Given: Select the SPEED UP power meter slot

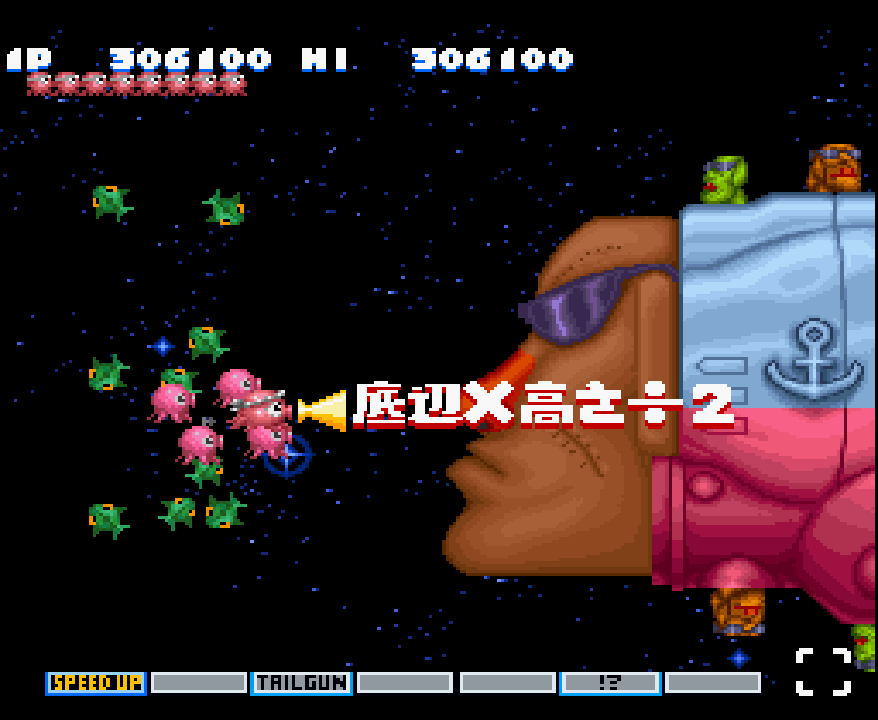Looking at the screenshot, I should pos(96,683).
